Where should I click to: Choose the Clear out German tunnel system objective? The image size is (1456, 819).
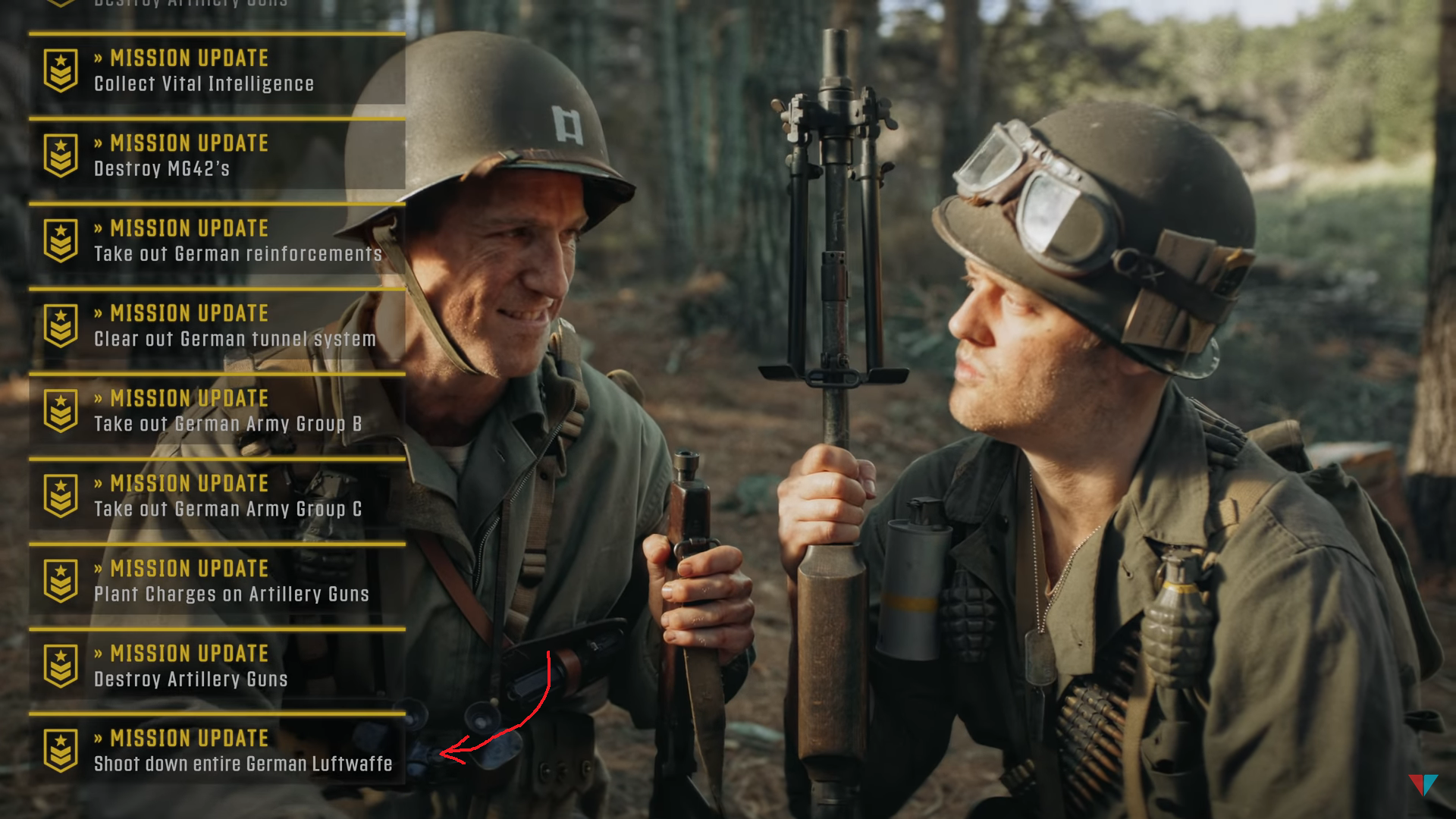[216, 325]
